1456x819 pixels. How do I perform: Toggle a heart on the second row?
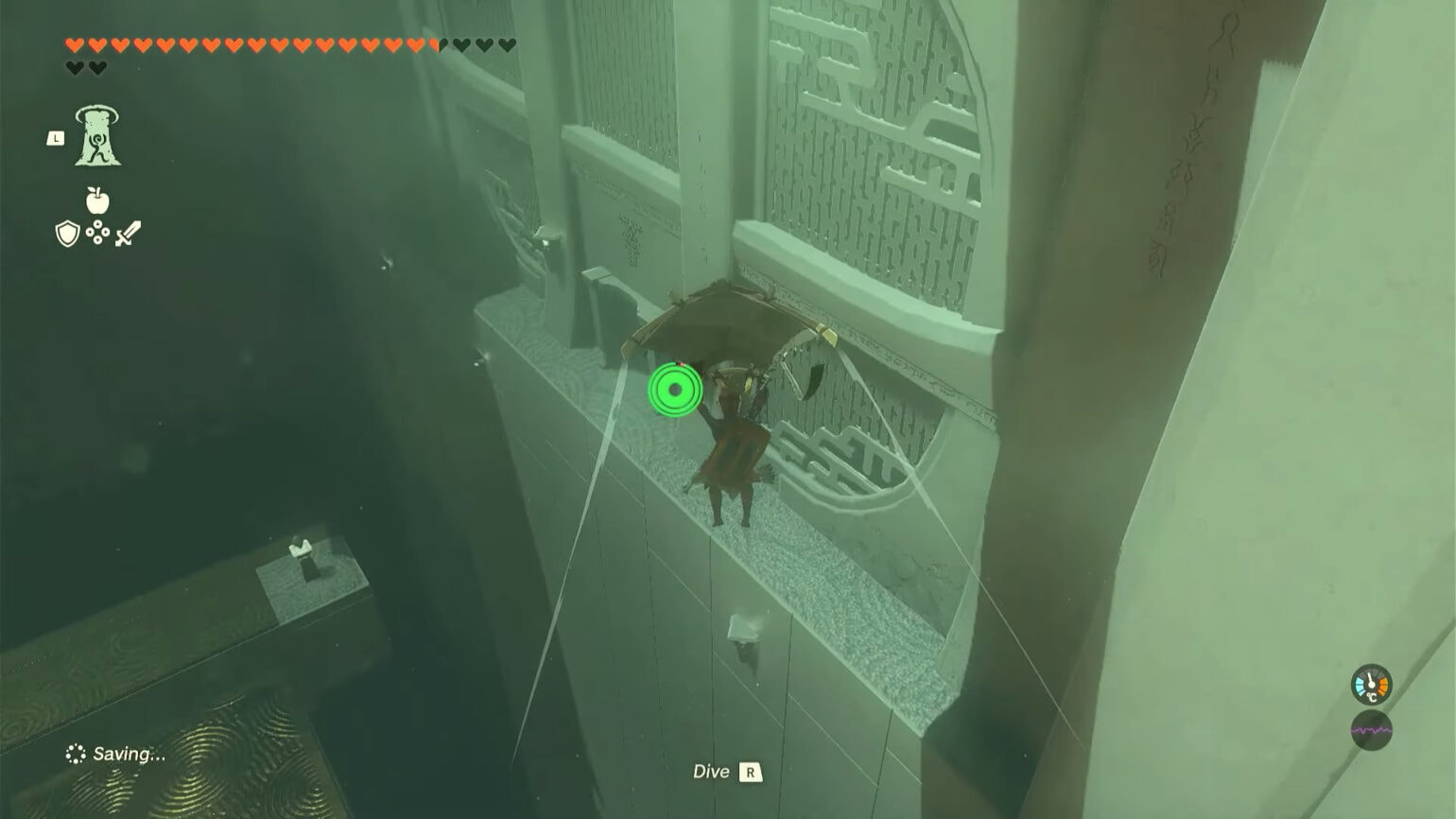pos(76,66)
